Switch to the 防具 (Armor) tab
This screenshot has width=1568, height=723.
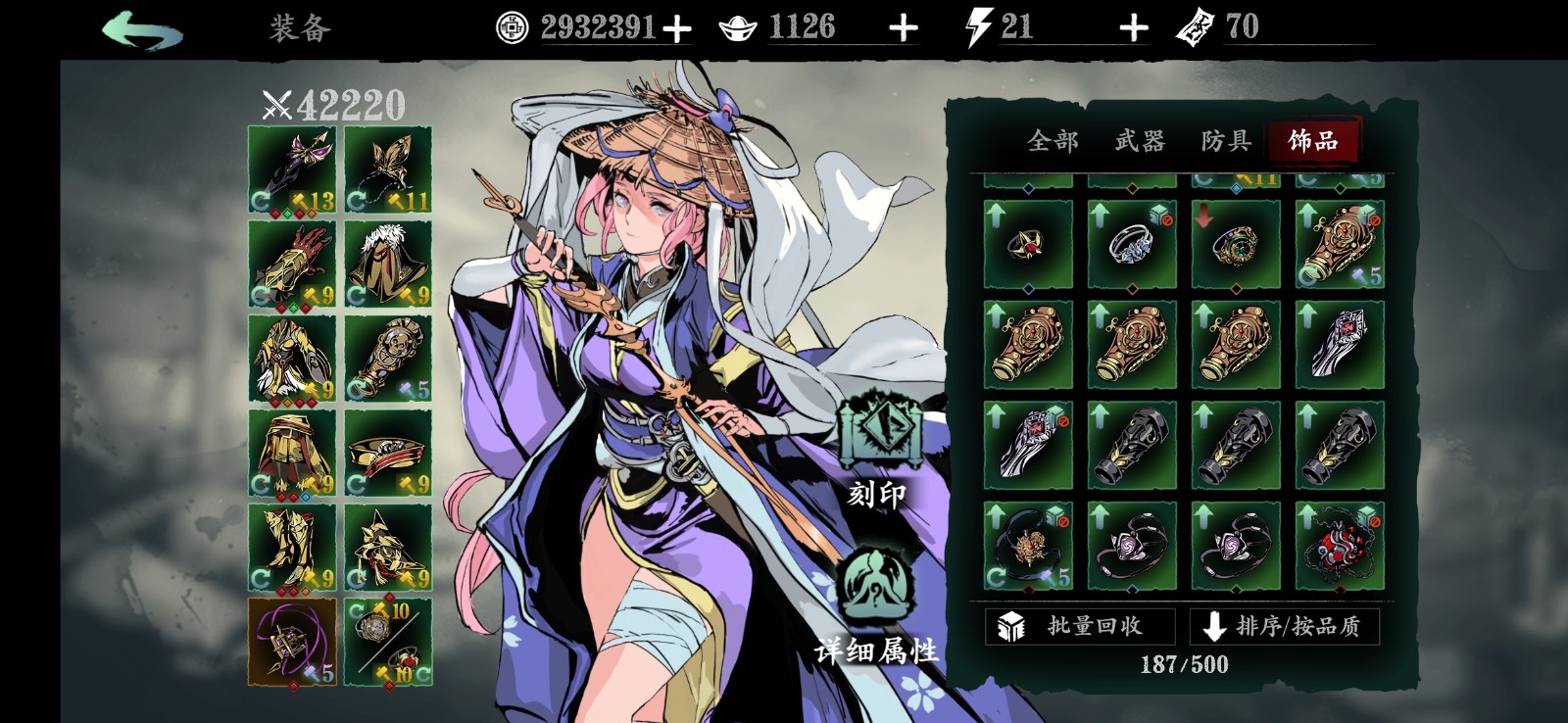[1225, 142]
